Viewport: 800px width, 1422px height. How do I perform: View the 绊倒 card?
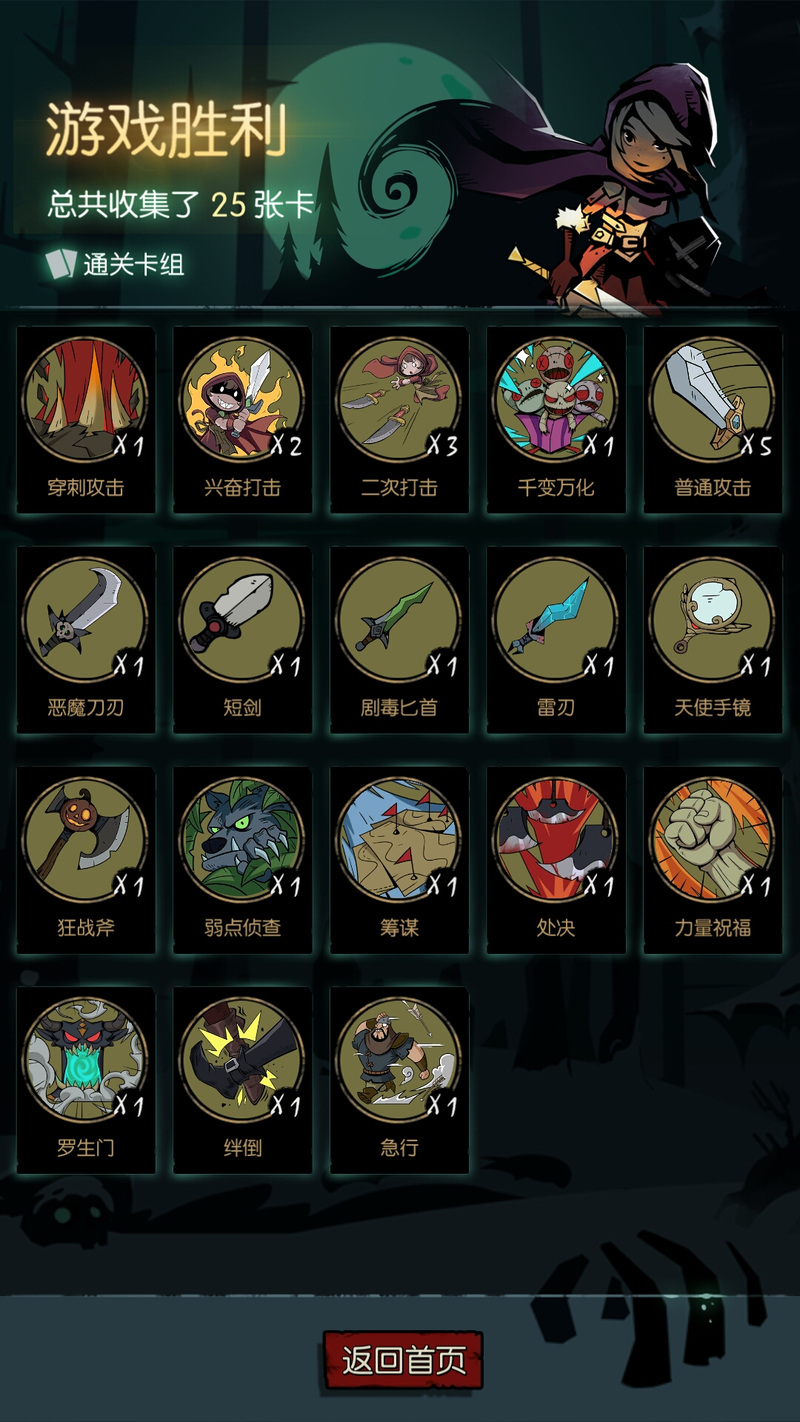tap(243, 1079)
